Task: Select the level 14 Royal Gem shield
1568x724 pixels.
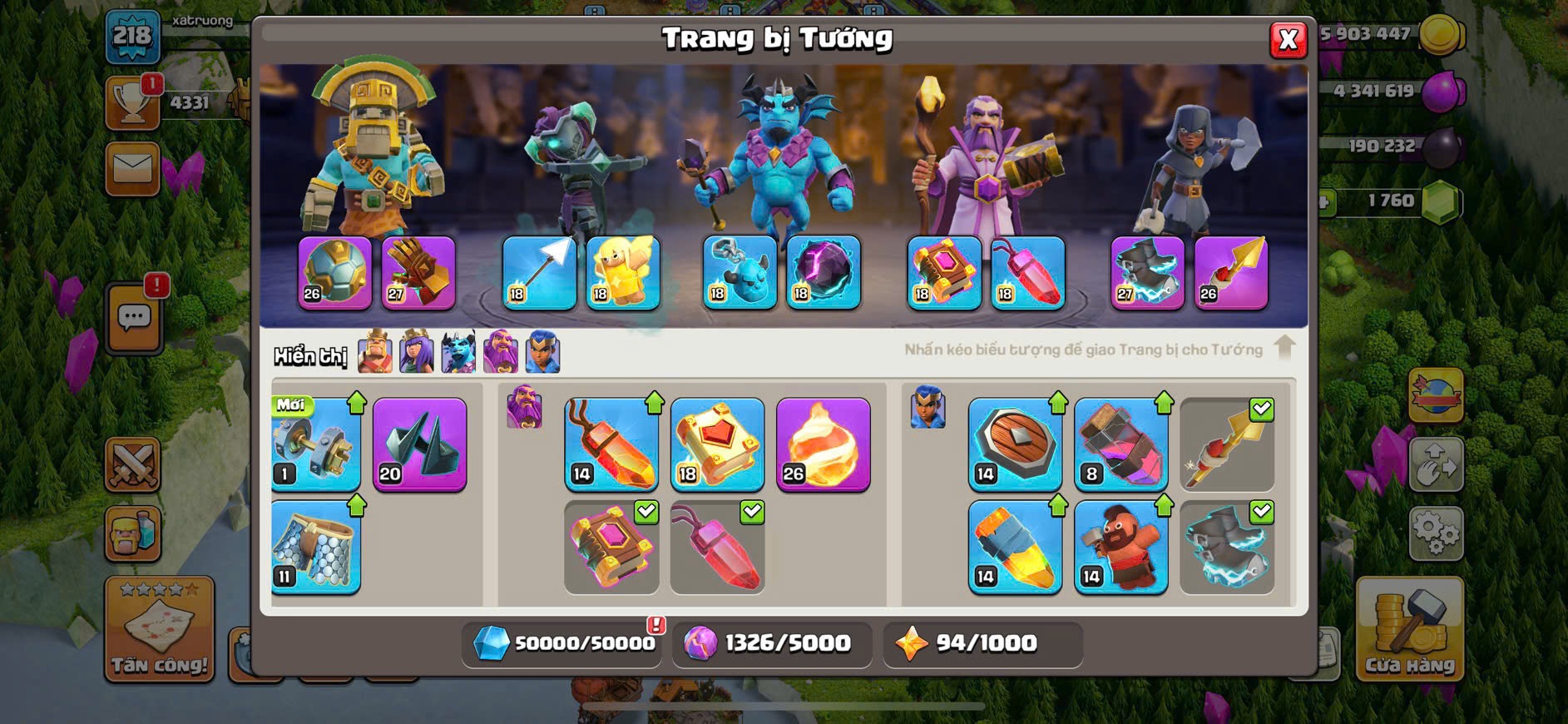Action: 1015,444
